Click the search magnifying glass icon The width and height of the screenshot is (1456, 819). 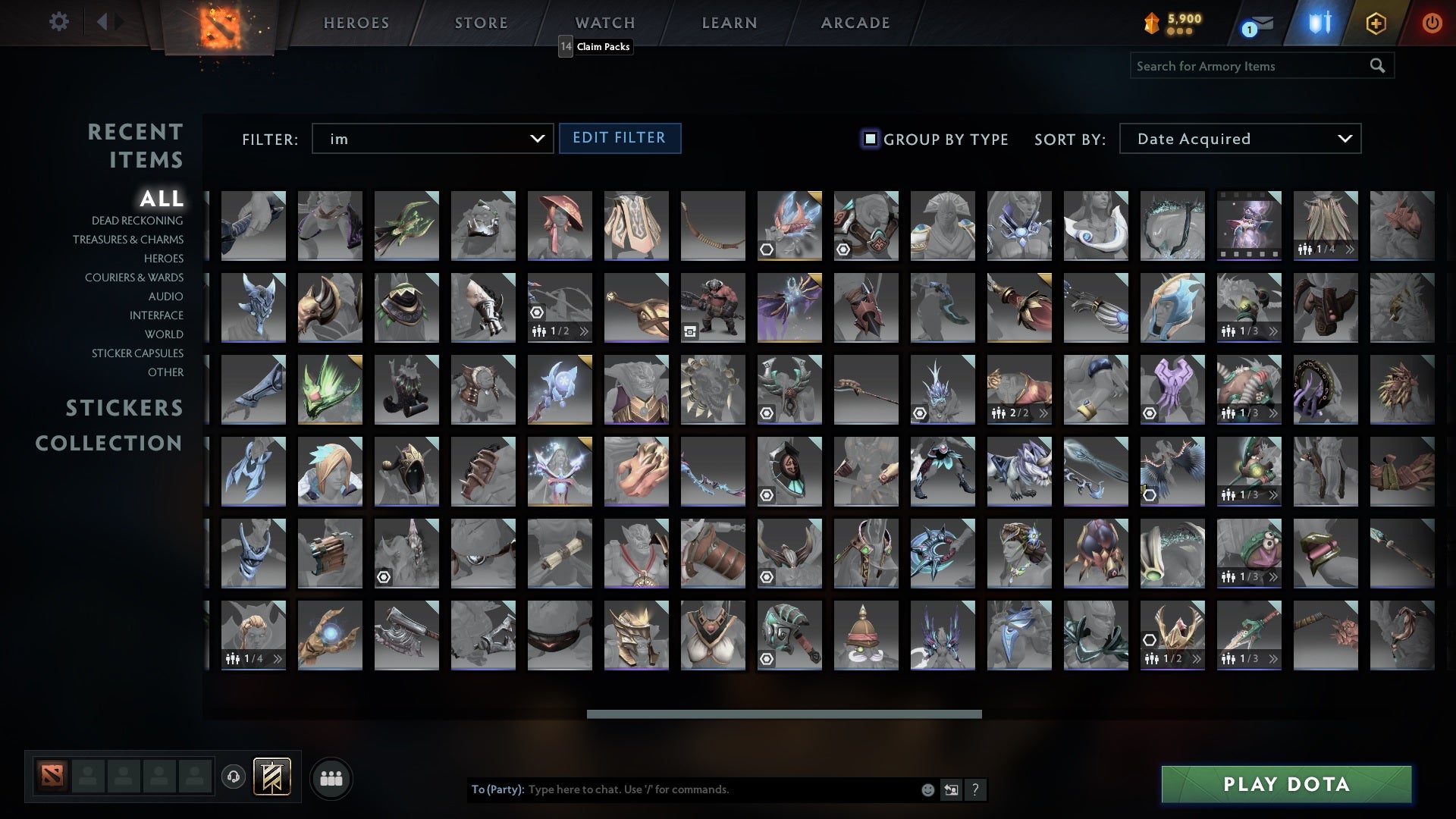(x=1377, y=66)
